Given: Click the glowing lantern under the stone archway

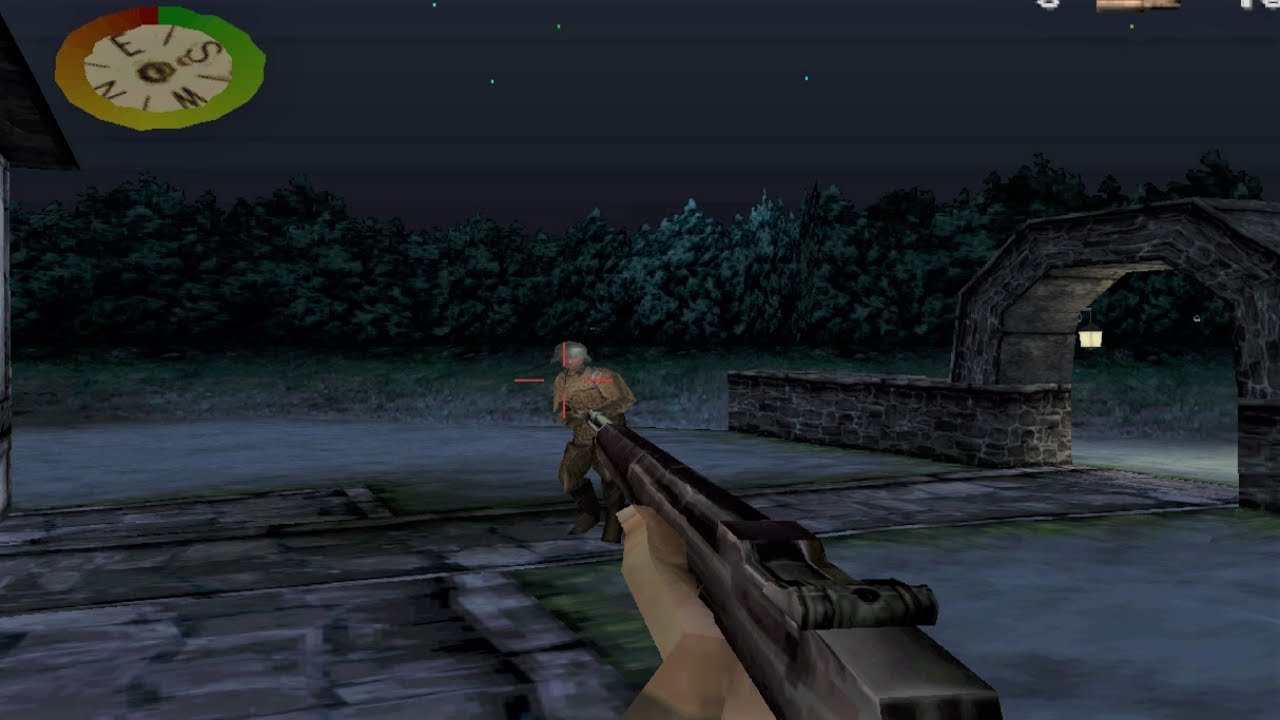Looking at the screenshot, I should (1090, 340).
